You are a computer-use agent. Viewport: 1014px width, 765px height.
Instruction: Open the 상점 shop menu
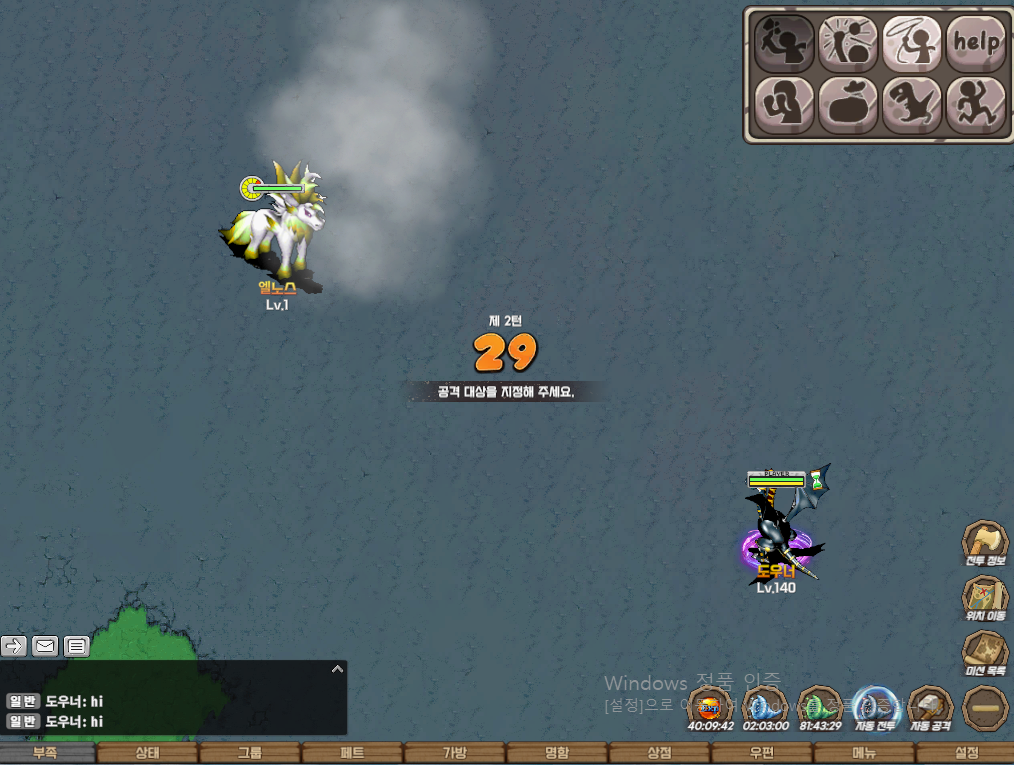[x=659, y=753]
